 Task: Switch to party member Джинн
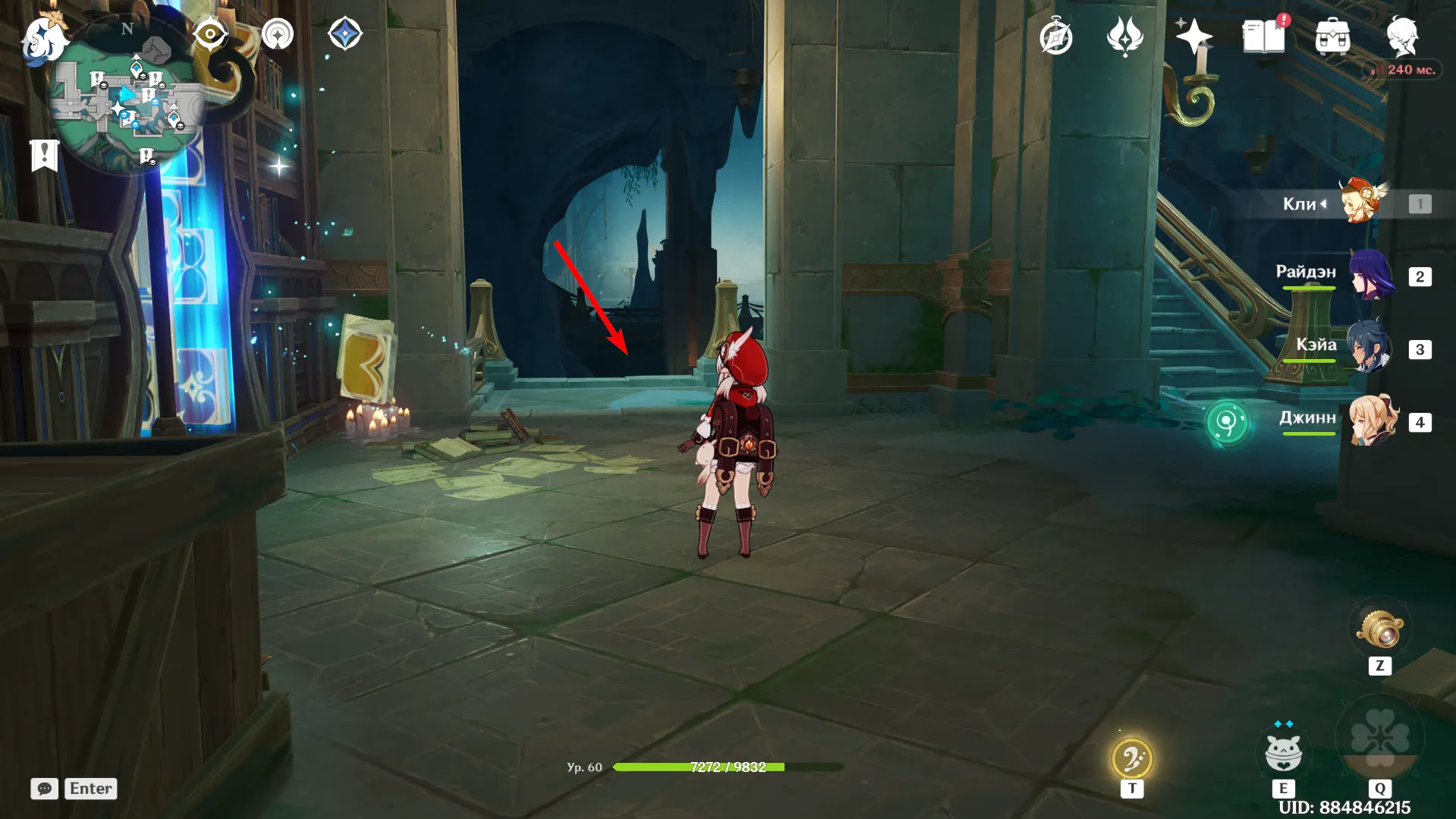point(1373,420)
